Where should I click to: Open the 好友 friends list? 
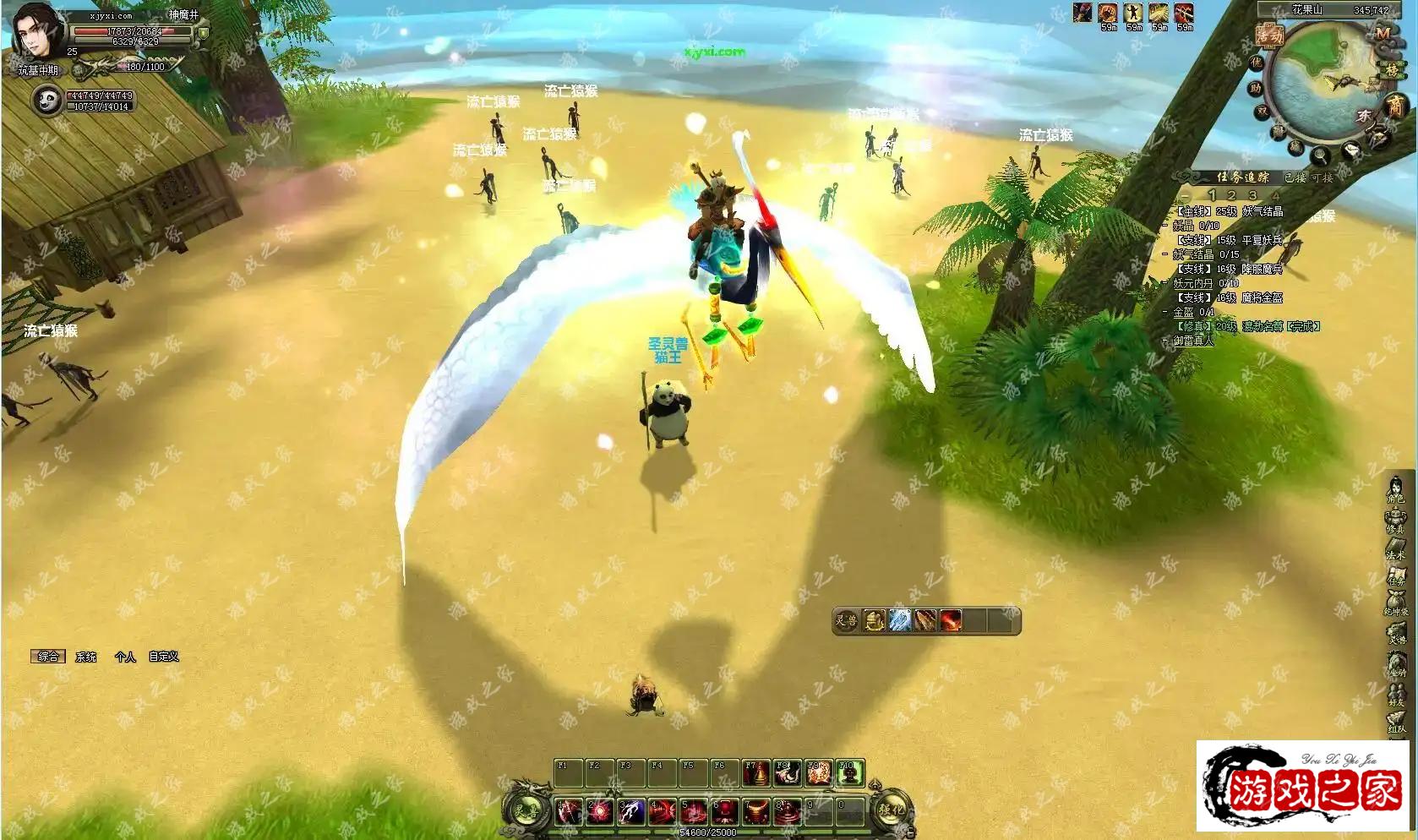[x=1396, y=691]
